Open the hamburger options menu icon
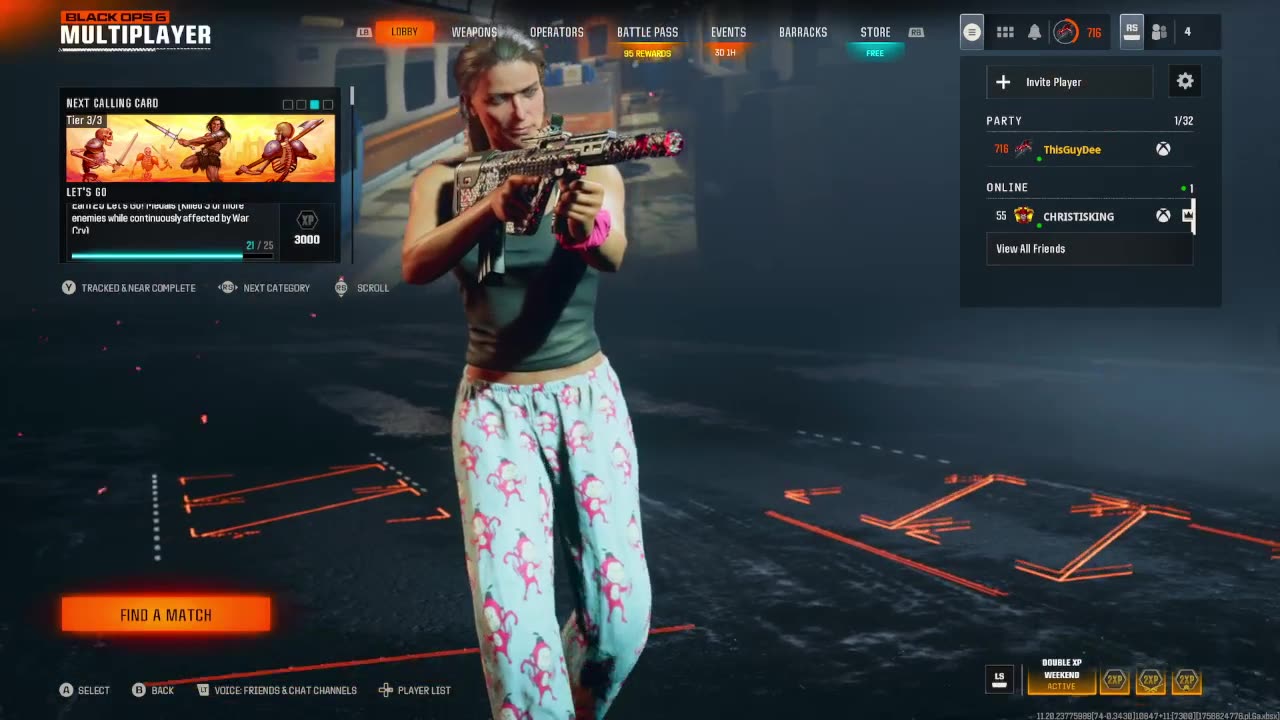Screen dimensions: 1280x720 click(x=971, y=32)
